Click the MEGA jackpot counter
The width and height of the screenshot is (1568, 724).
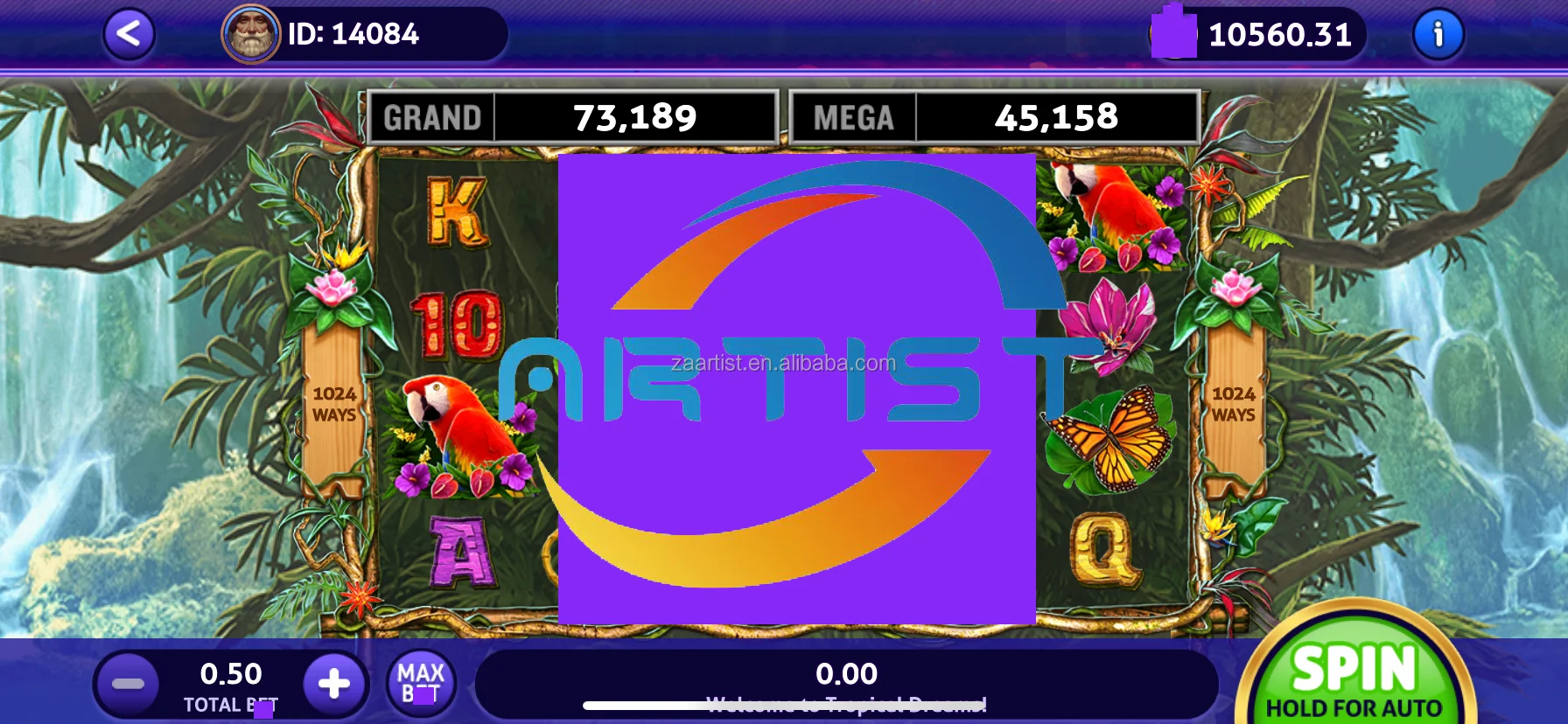992,115
